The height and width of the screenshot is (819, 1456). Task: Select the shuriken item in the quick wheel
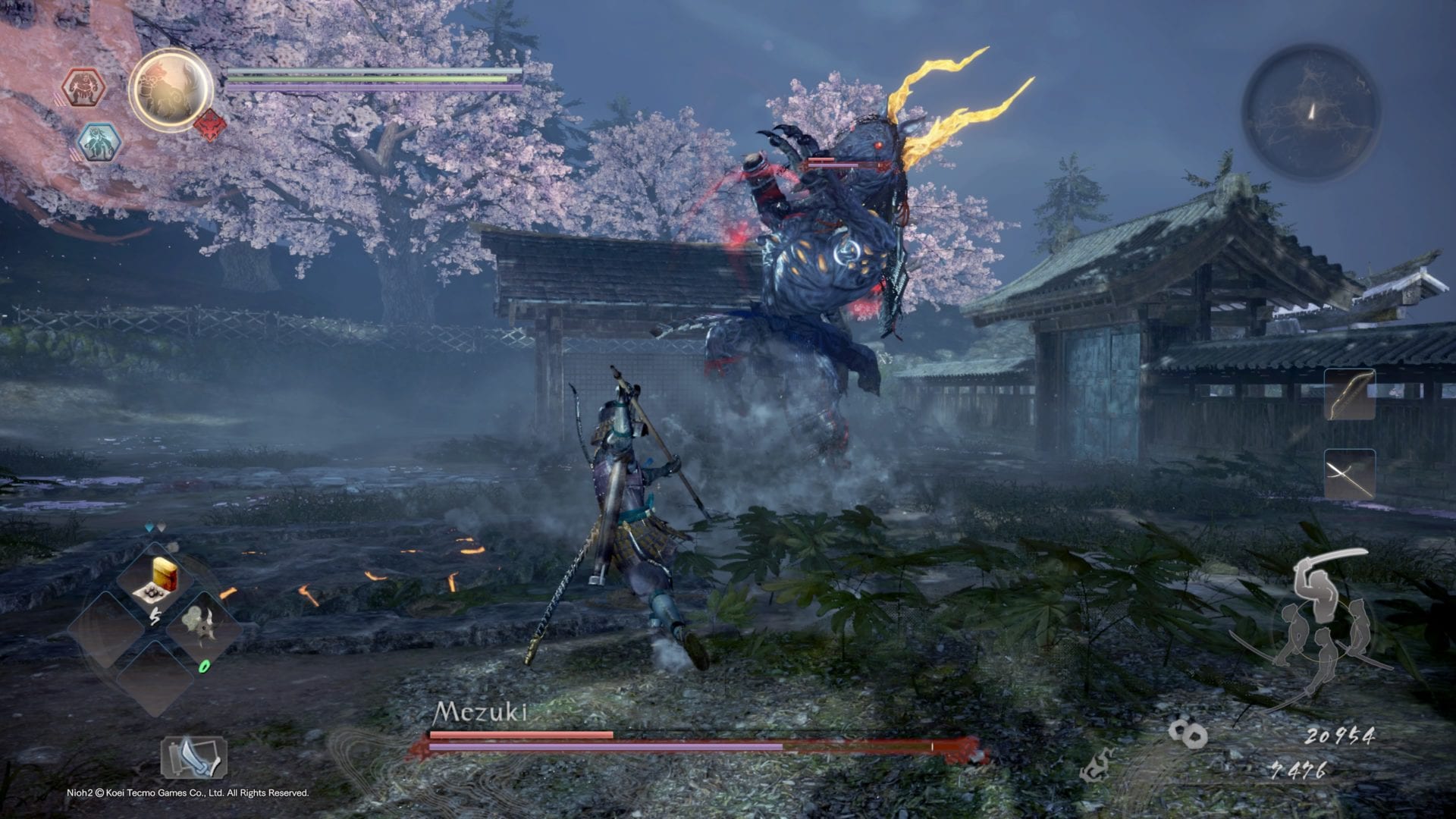pyautogui.click(x=200, y=625)
